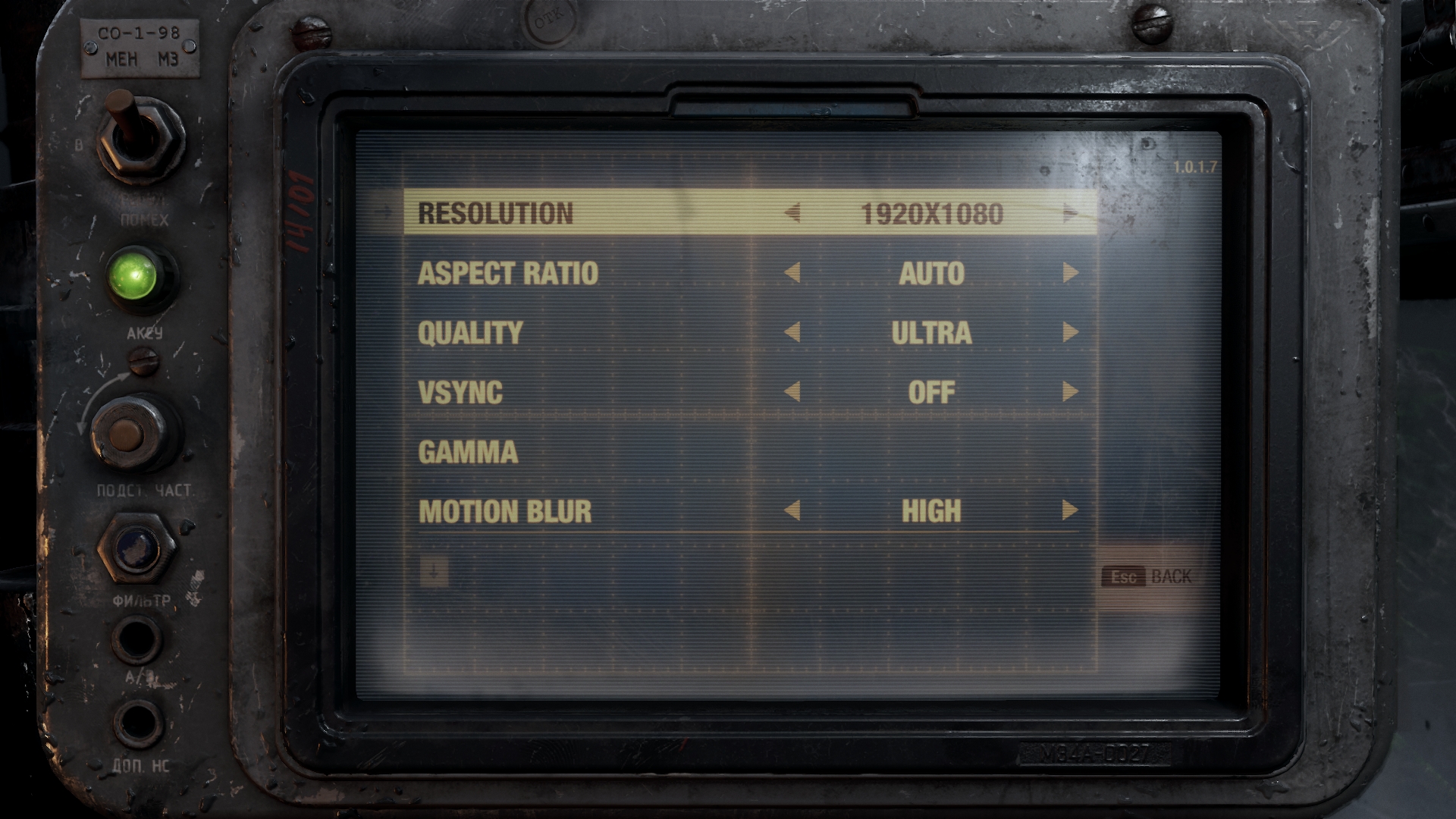The height and width of the screenshot is (819, 1456).
Task: Open the Gamma setting
Action: pyautogui.click(x=468, y=452)
